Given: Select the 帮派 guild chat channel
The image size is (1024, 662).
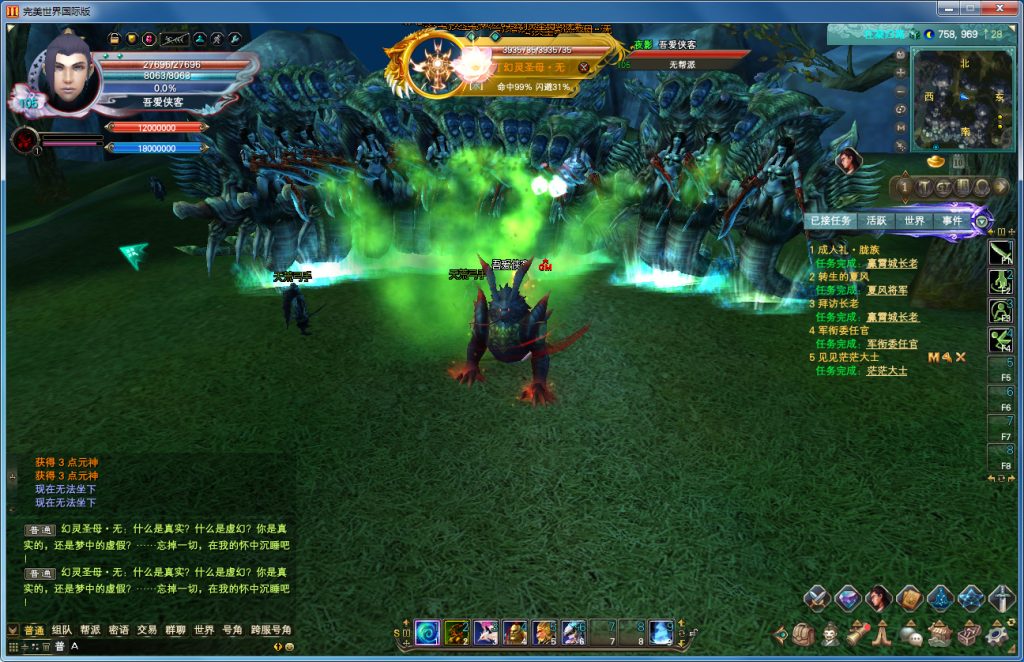Looking at the screenshot, I should tap(90, 631).
